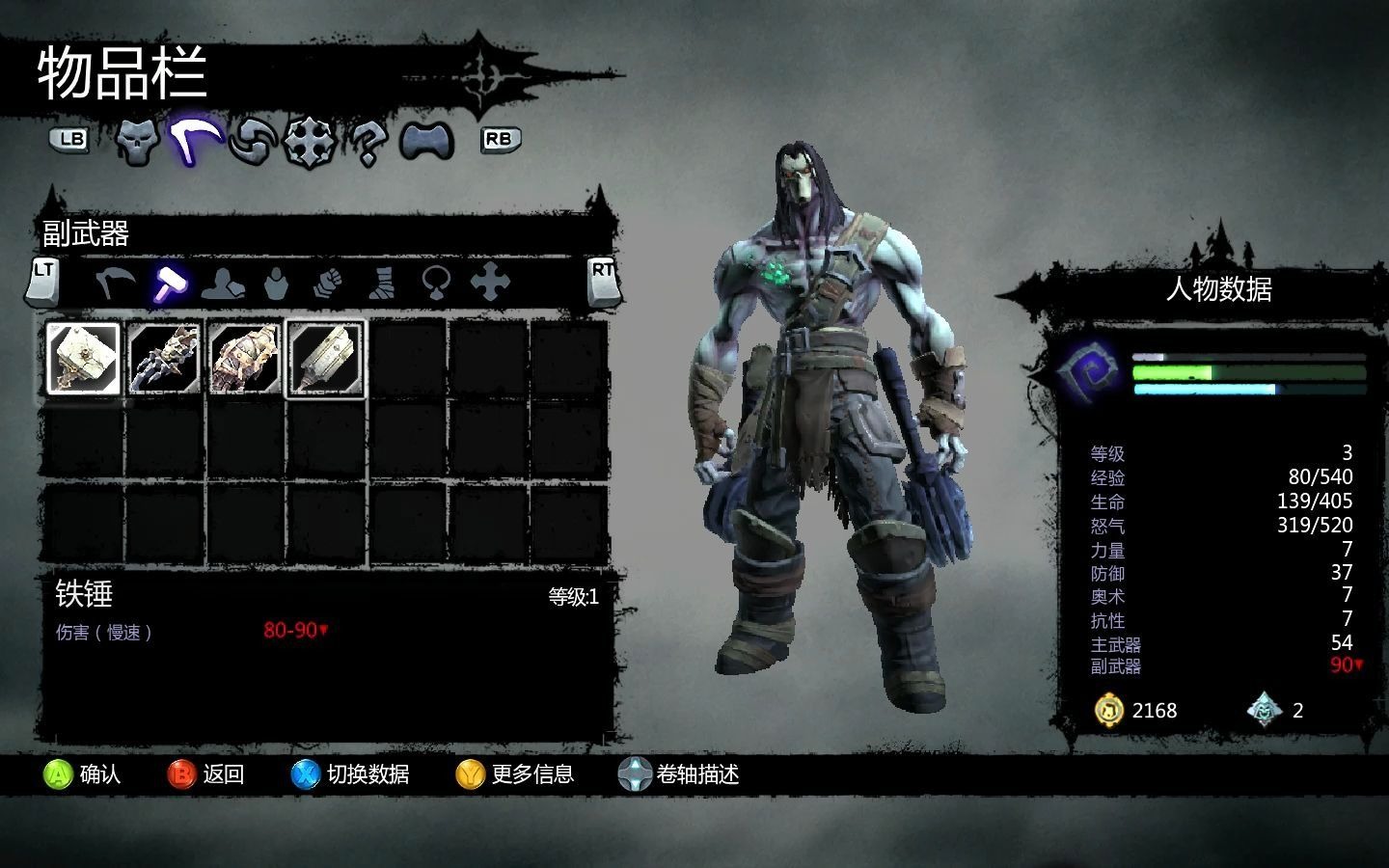1389x868 pixels.
Task: Show shoulder armor category
Action: [x=223, y=284]
